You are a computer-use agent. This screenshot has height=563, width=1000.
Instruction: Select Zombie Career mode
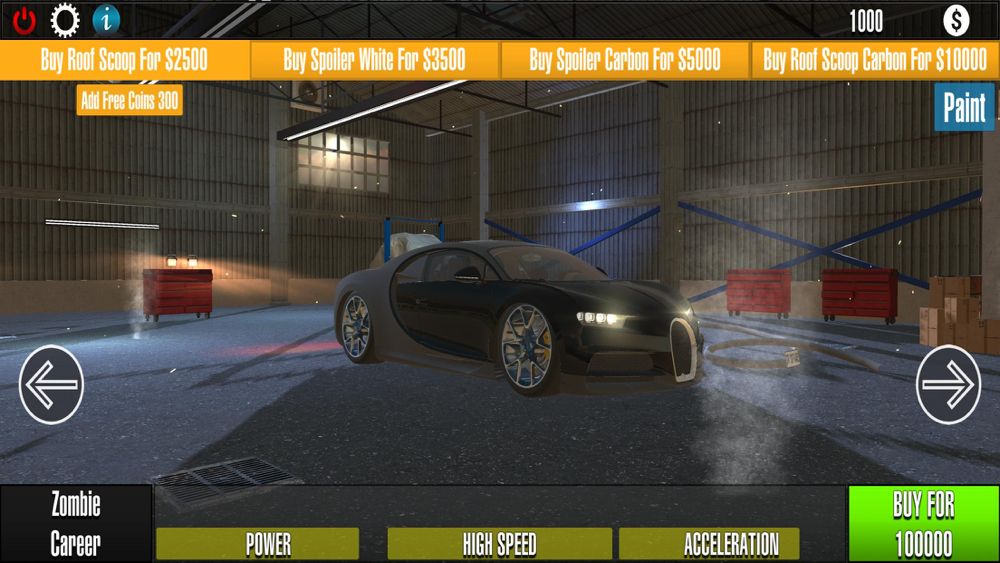[76, 524]
